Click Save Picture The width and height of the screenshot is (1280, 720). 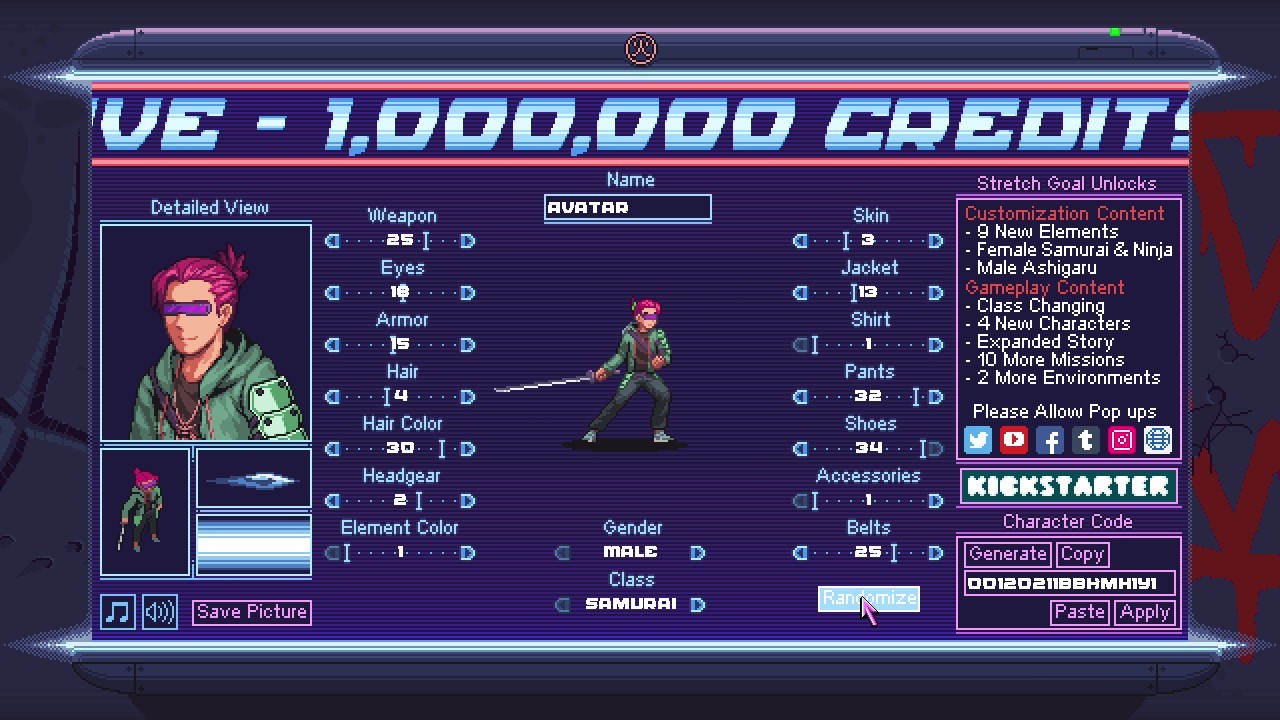251,611
